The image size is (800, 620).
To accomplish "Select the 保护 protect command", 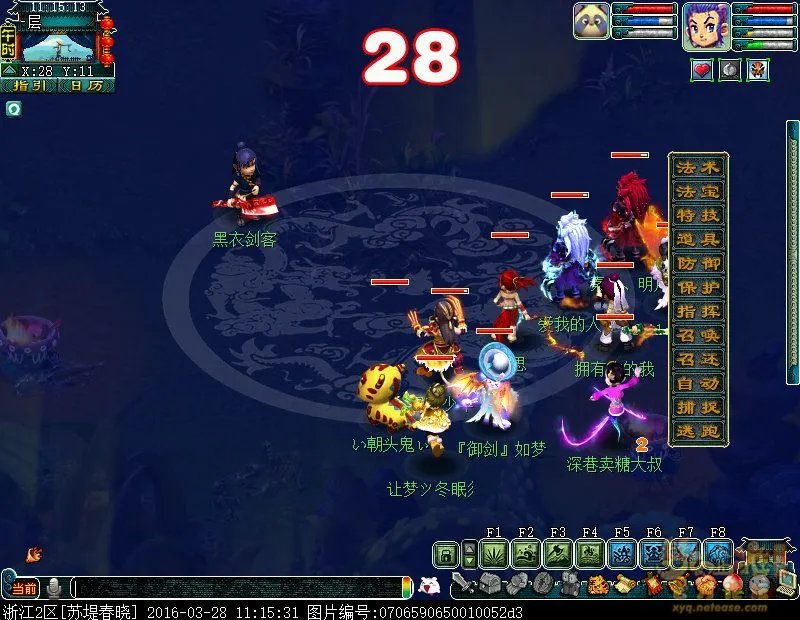I will pyautogui.click(x=697, y=287).
